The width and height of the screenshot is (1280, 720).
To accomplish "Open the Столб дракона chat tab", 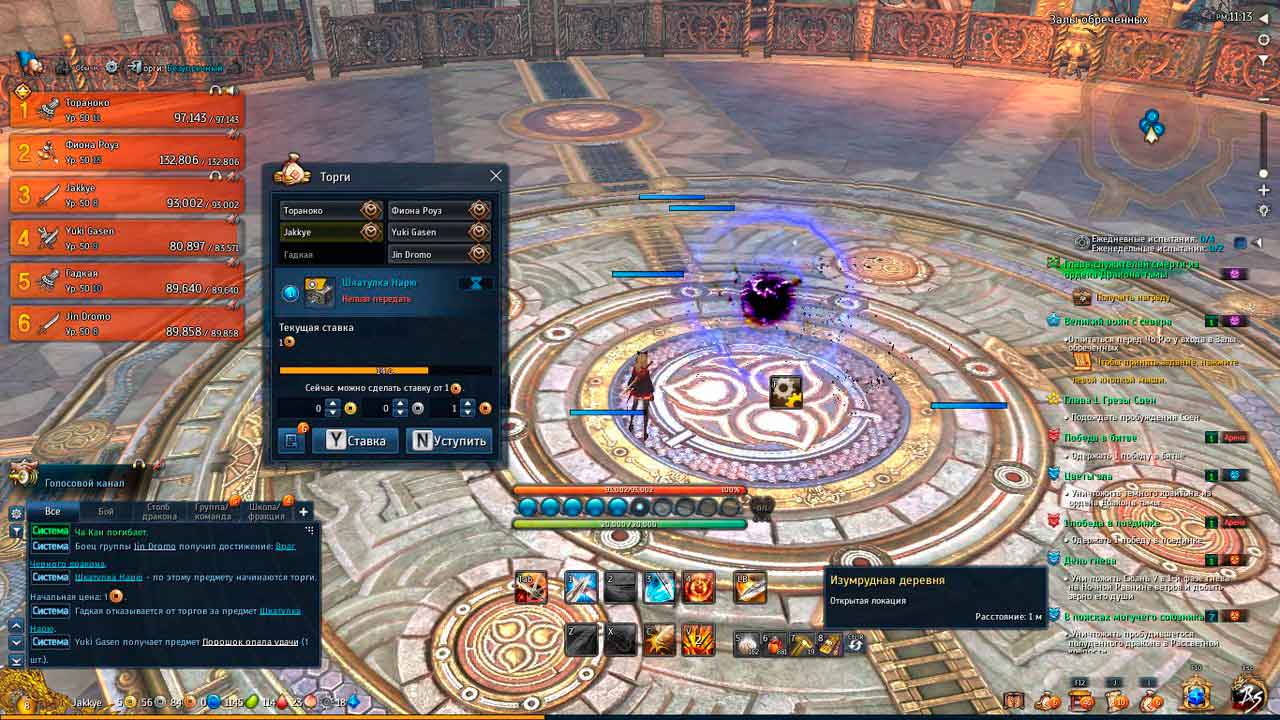I will (x=160, y=511).
